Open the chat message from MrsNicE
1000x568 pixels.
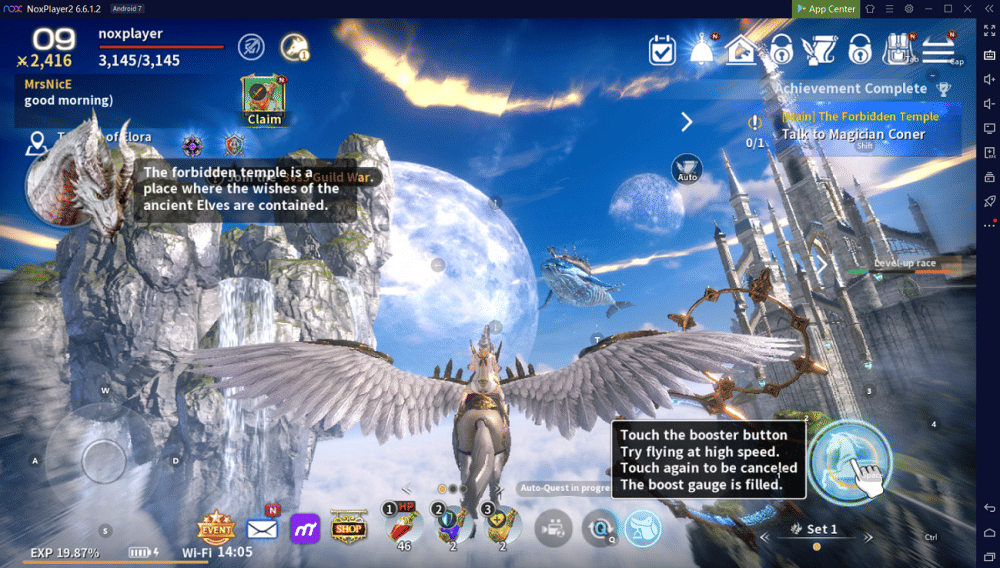pyautogui.click(x=70, y=92)
